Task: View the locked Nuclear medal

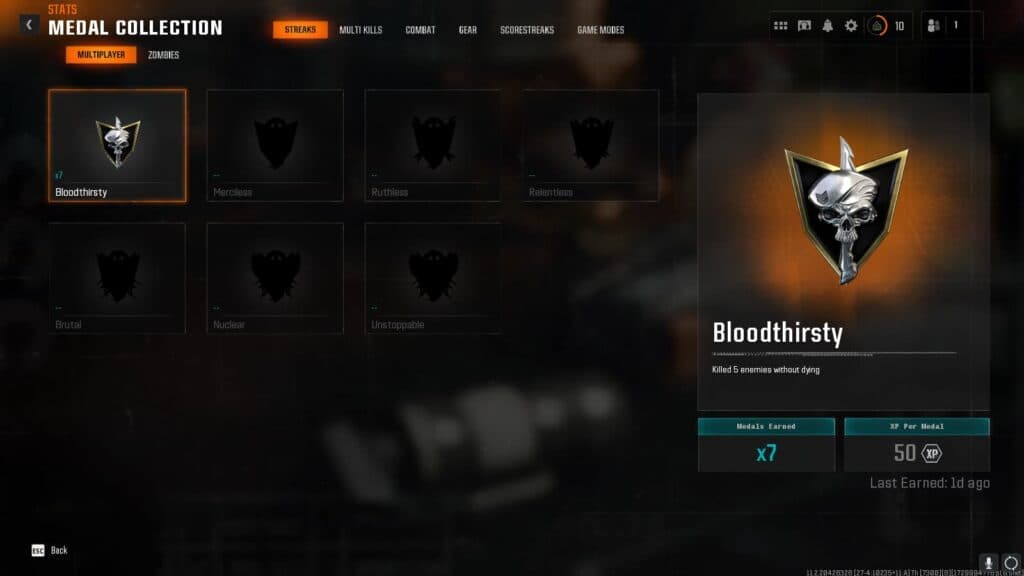Action: pyautogui.click(x=275, y=278)
